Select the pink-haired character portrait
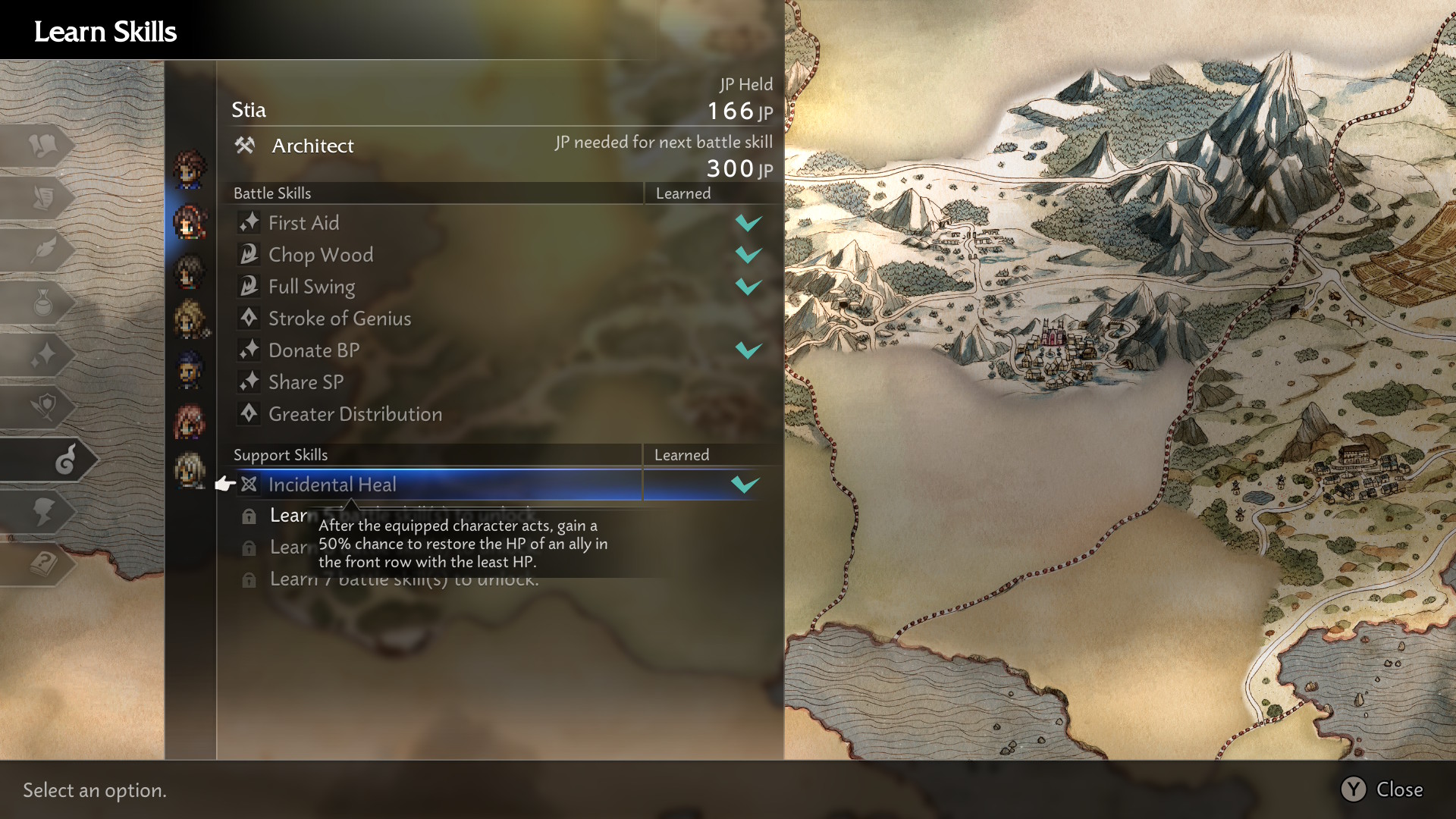Viewport: 1456px width, 819px height. coord(190,422)
